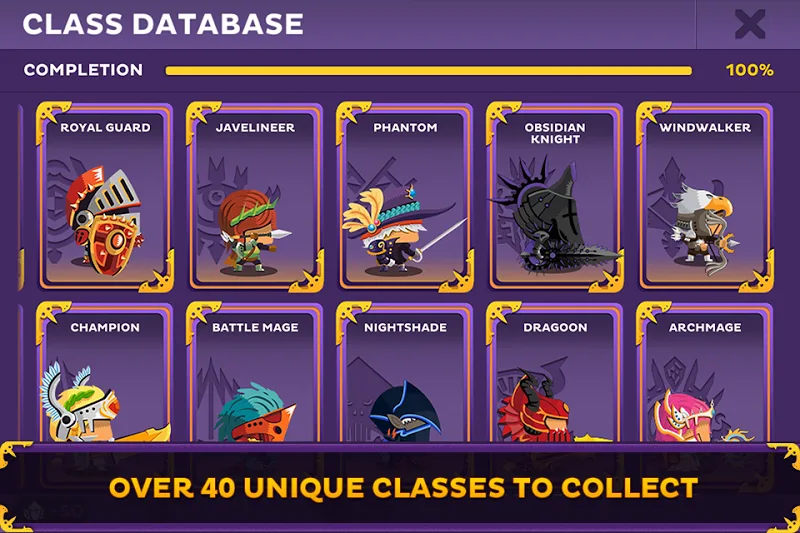The image size is (800, 533).
Task: Open the Javelineer class card
Action: [x=255, y=197]
